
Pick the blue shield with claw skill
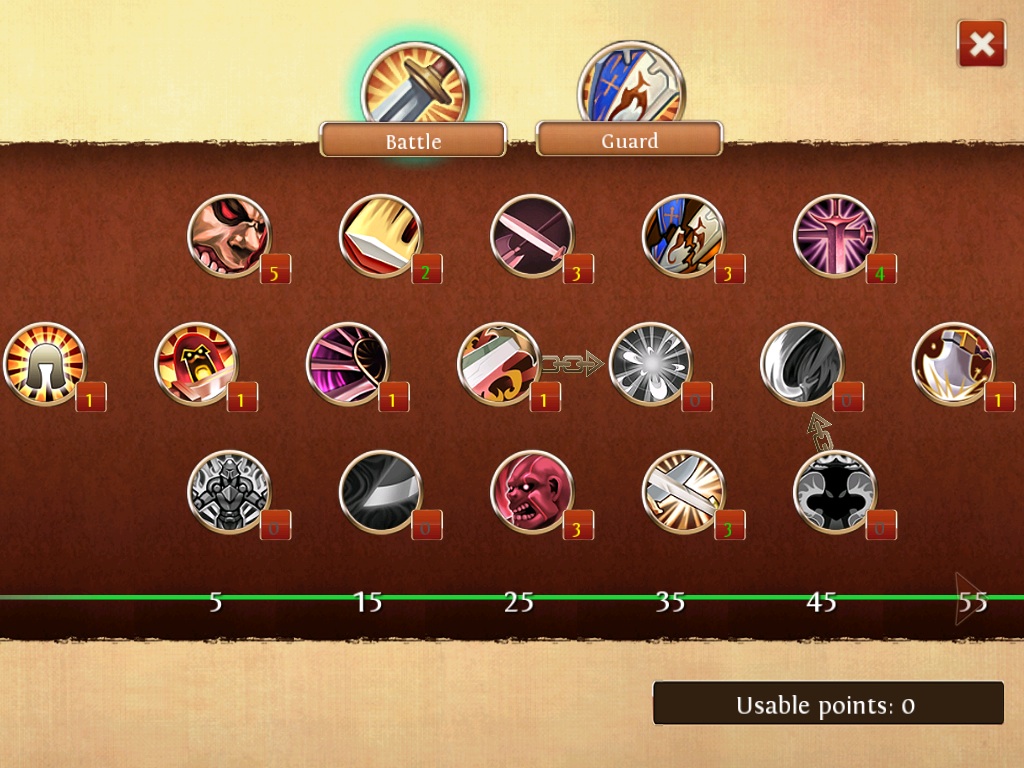click(x=683, y=236)
